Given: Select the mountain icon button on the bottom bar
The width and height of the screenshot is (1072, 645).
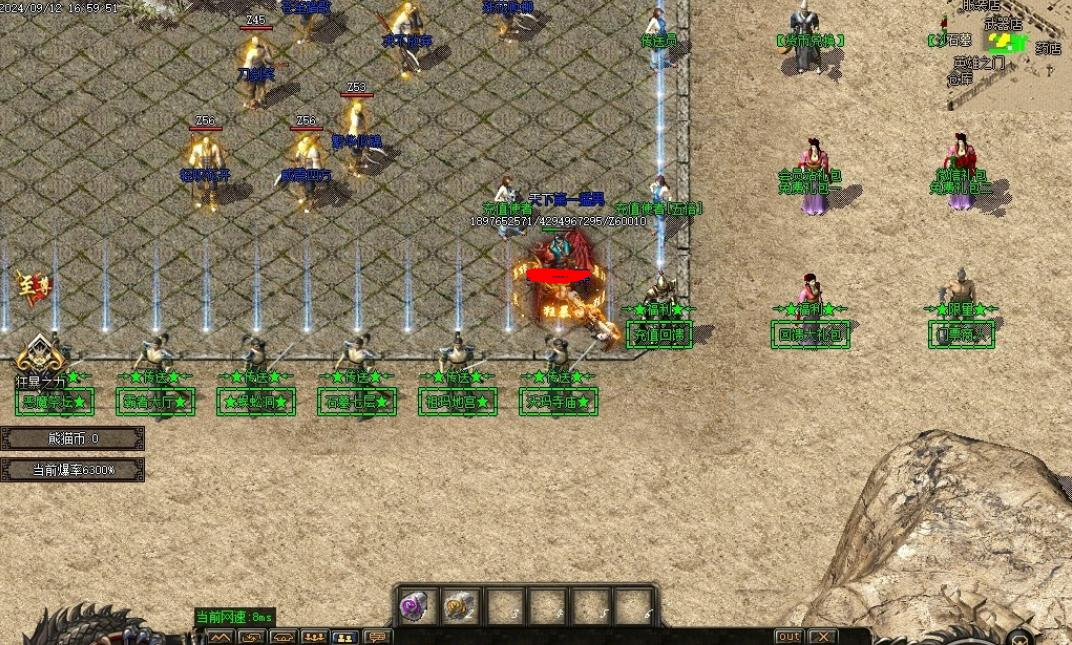Looking at the screenshot, I should coord(220,637).
